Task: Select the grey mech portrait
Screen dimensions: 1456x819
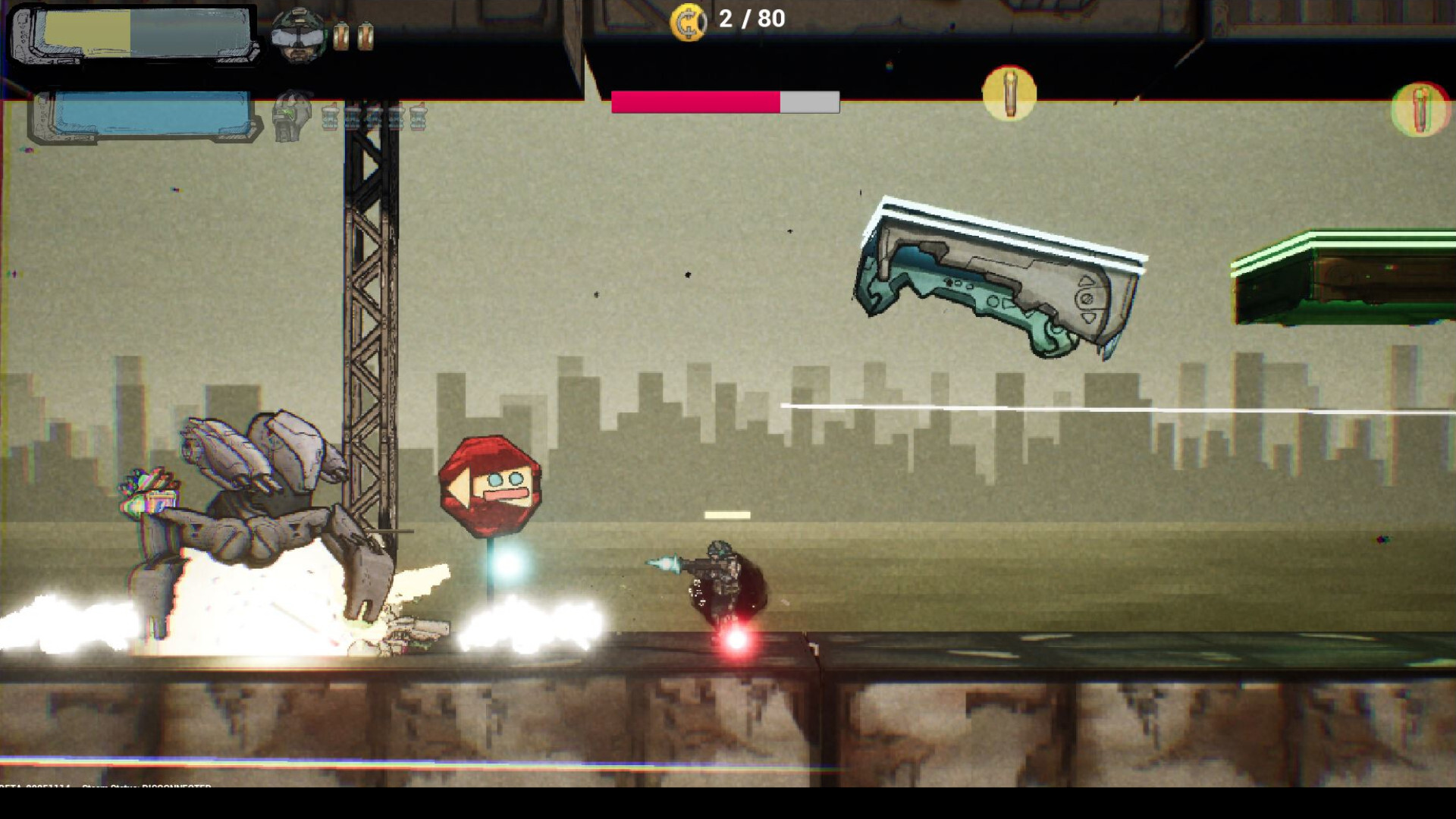Action: click(293, 116)
